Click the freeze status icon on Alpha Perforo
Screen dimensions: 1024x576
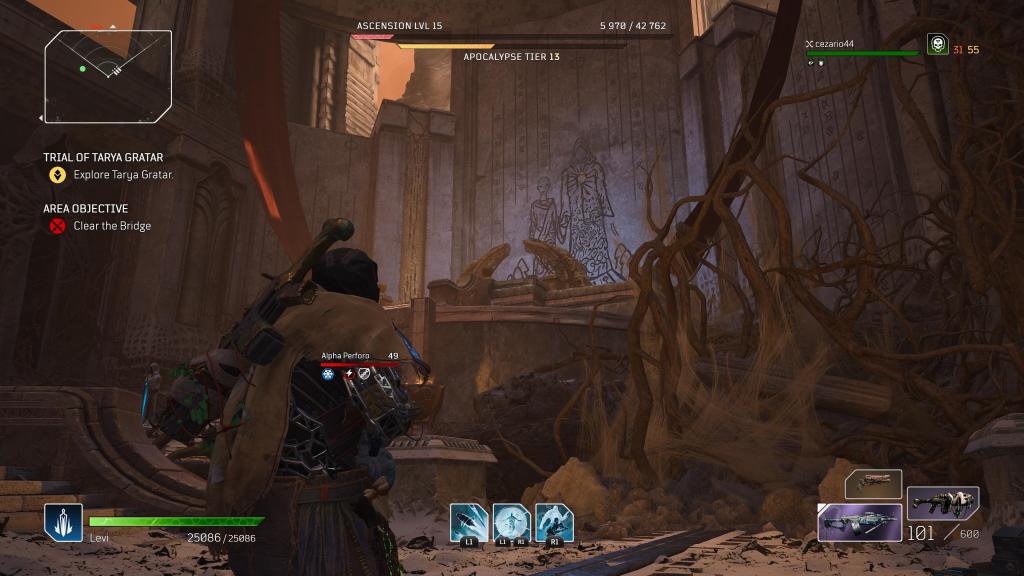tap(328, 374)
